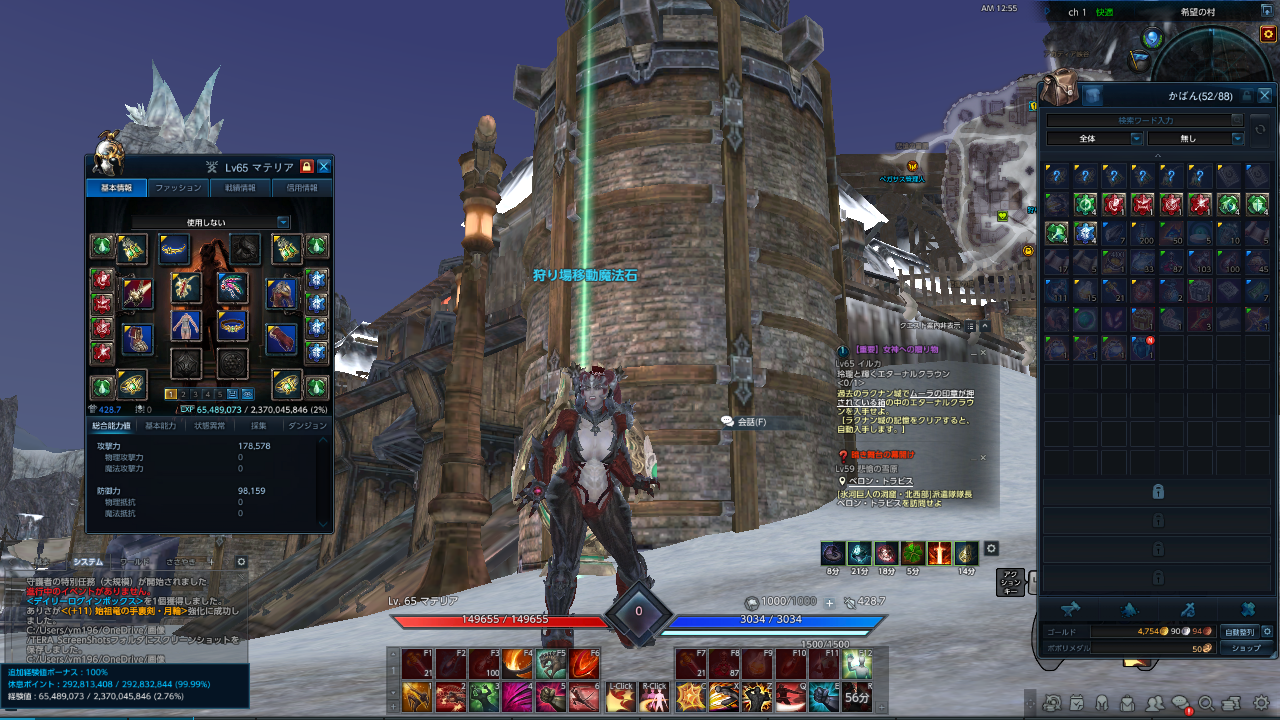Open the 使用しない preset dropdown in character window
1280x720 pixels.
click(208, 222)
